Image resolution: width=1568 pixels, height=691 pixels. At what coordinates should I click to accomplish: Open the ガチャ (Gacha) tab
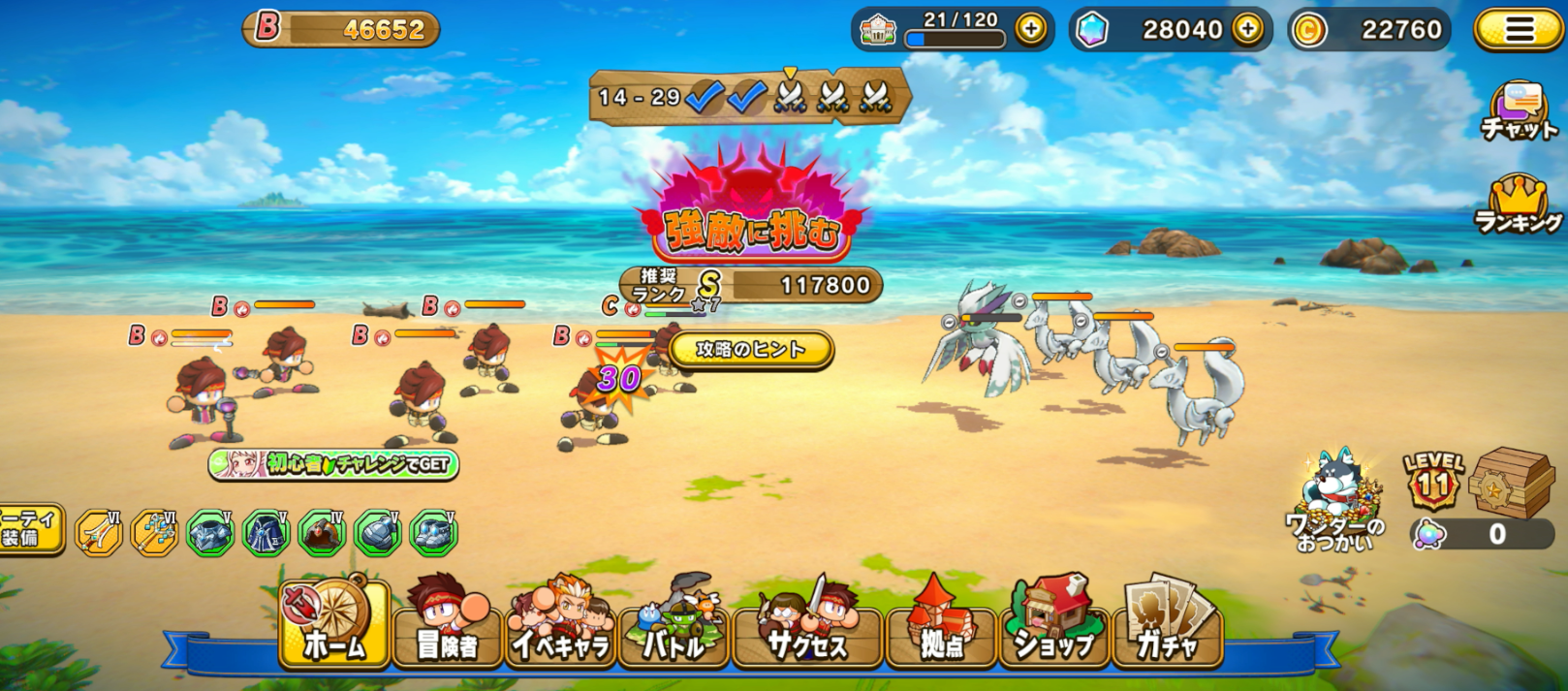1168,625
